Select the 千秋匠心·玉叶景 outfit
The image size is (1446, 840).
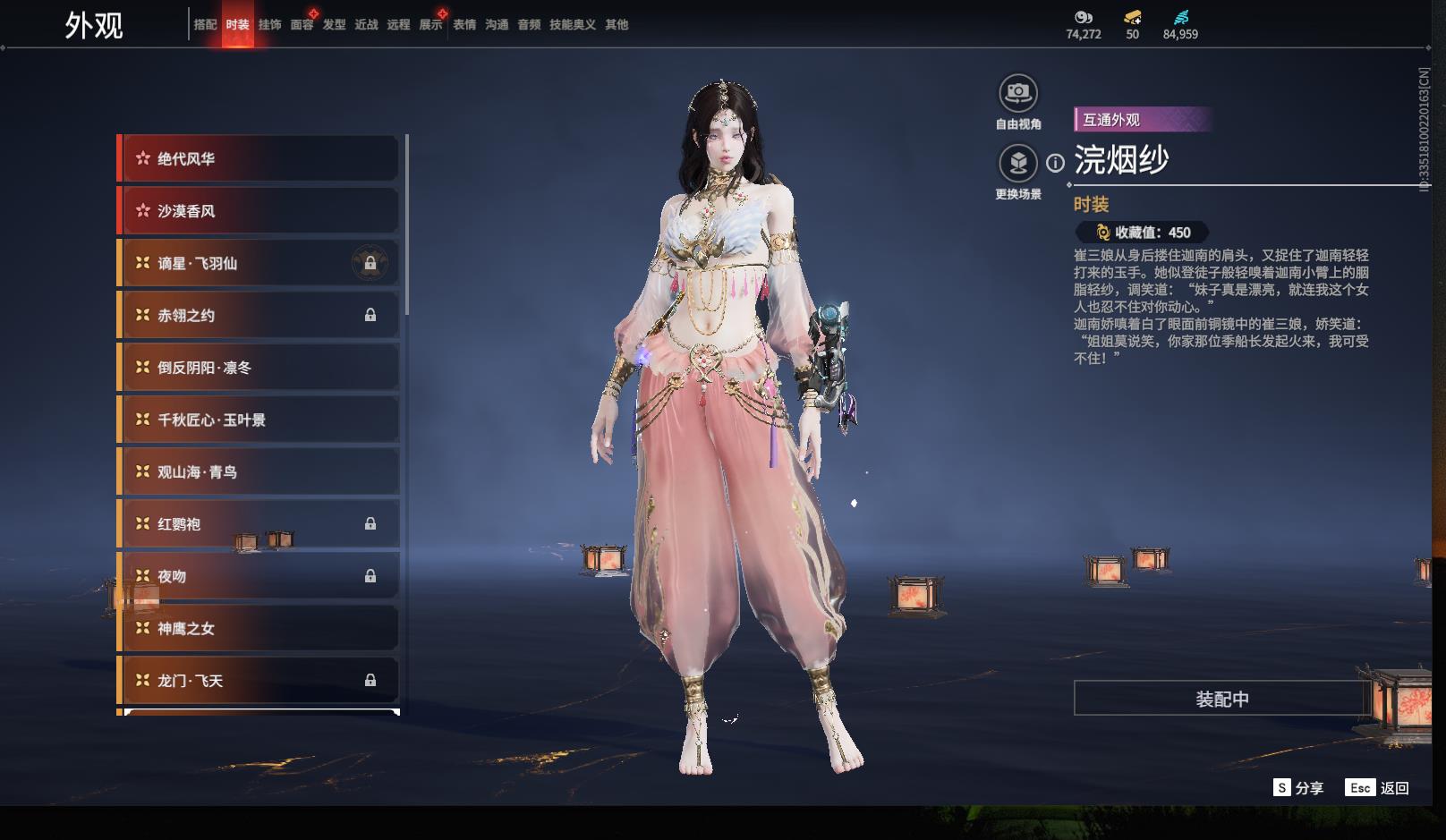coord(258,420)
